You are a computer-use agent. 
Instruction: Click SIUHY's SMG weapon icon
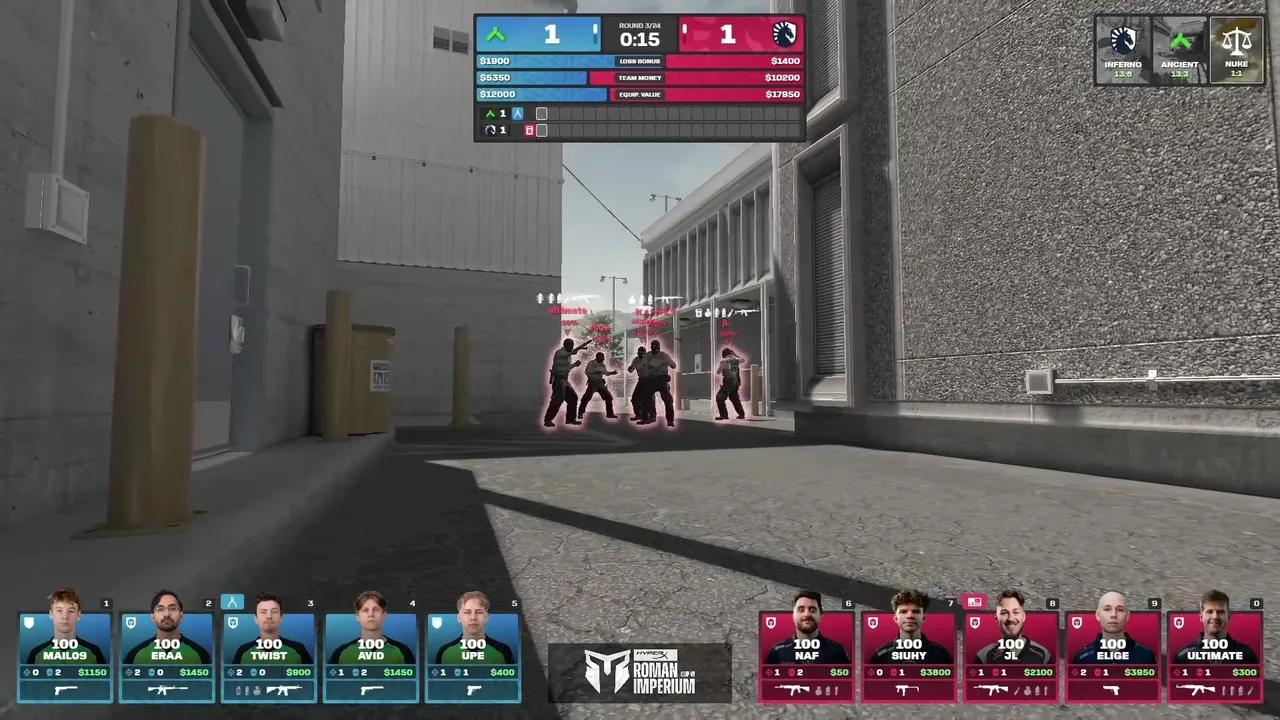(908, 688)
